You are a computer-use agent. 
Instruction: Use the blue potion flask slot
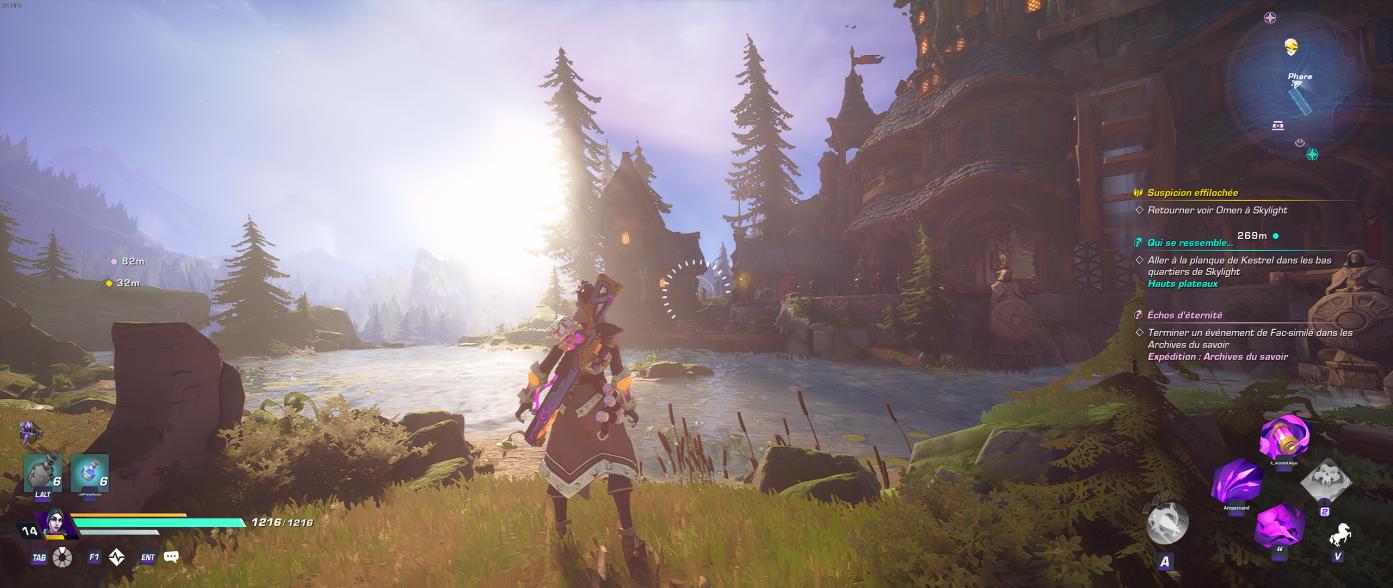90,473
